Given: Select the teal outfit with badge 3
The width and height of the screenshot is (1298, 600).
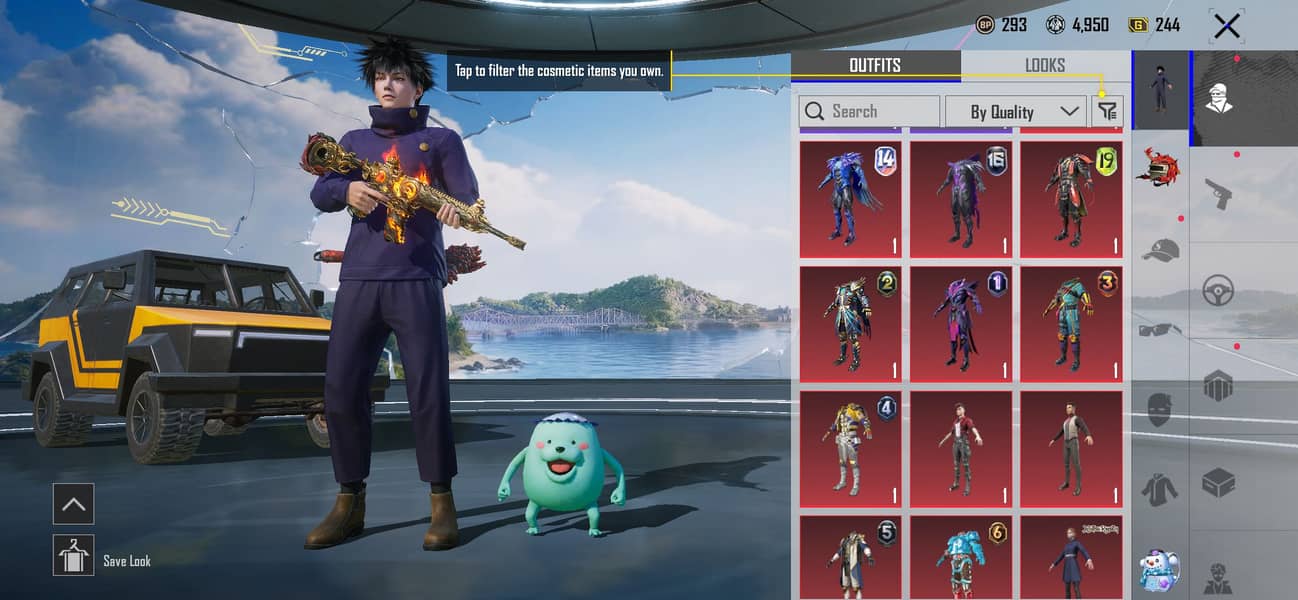Looking at the screenshot, I should (x=1071, y=324).
